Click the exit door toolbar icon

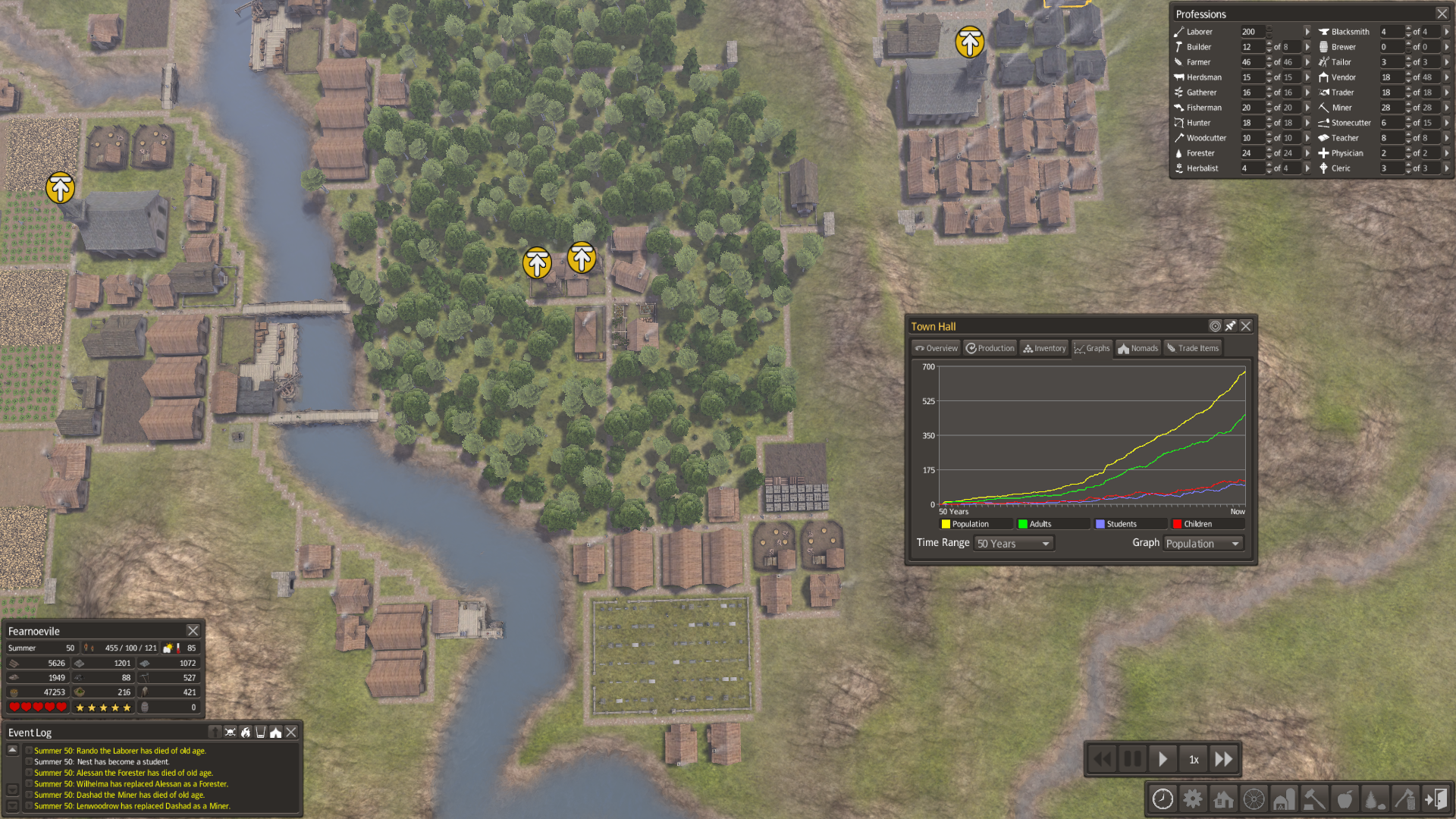coord(1436,799)
